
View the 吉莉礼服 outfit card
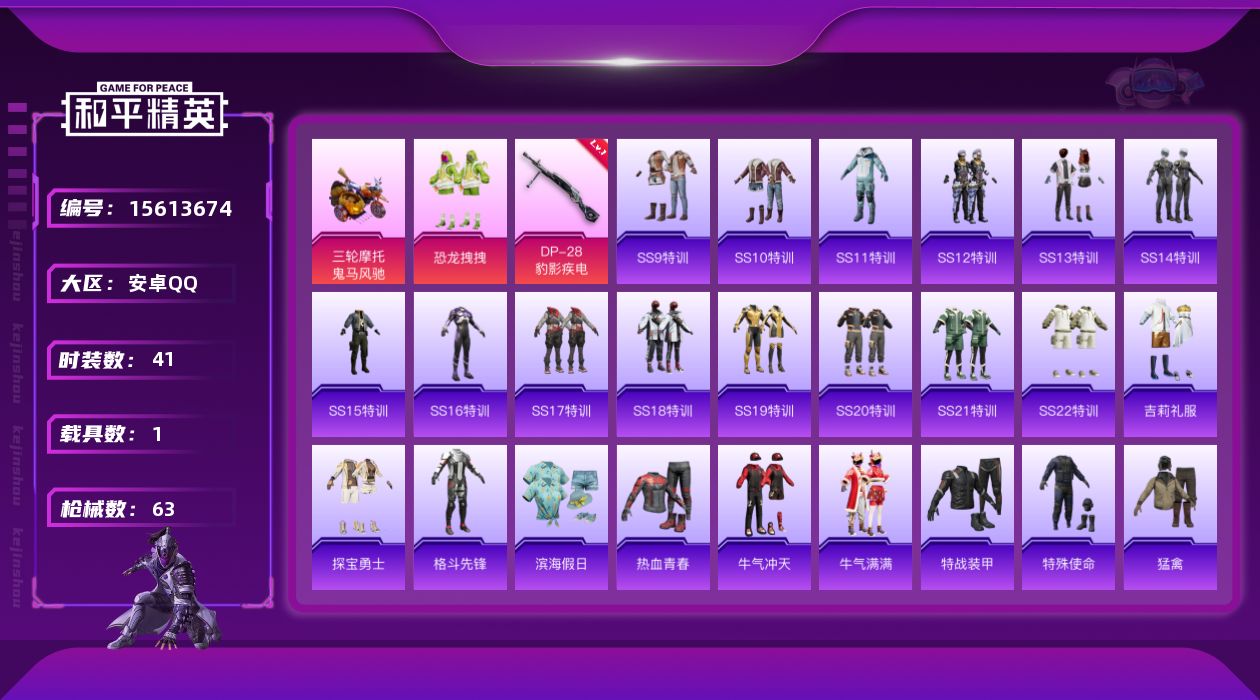tap(1170, 364)
